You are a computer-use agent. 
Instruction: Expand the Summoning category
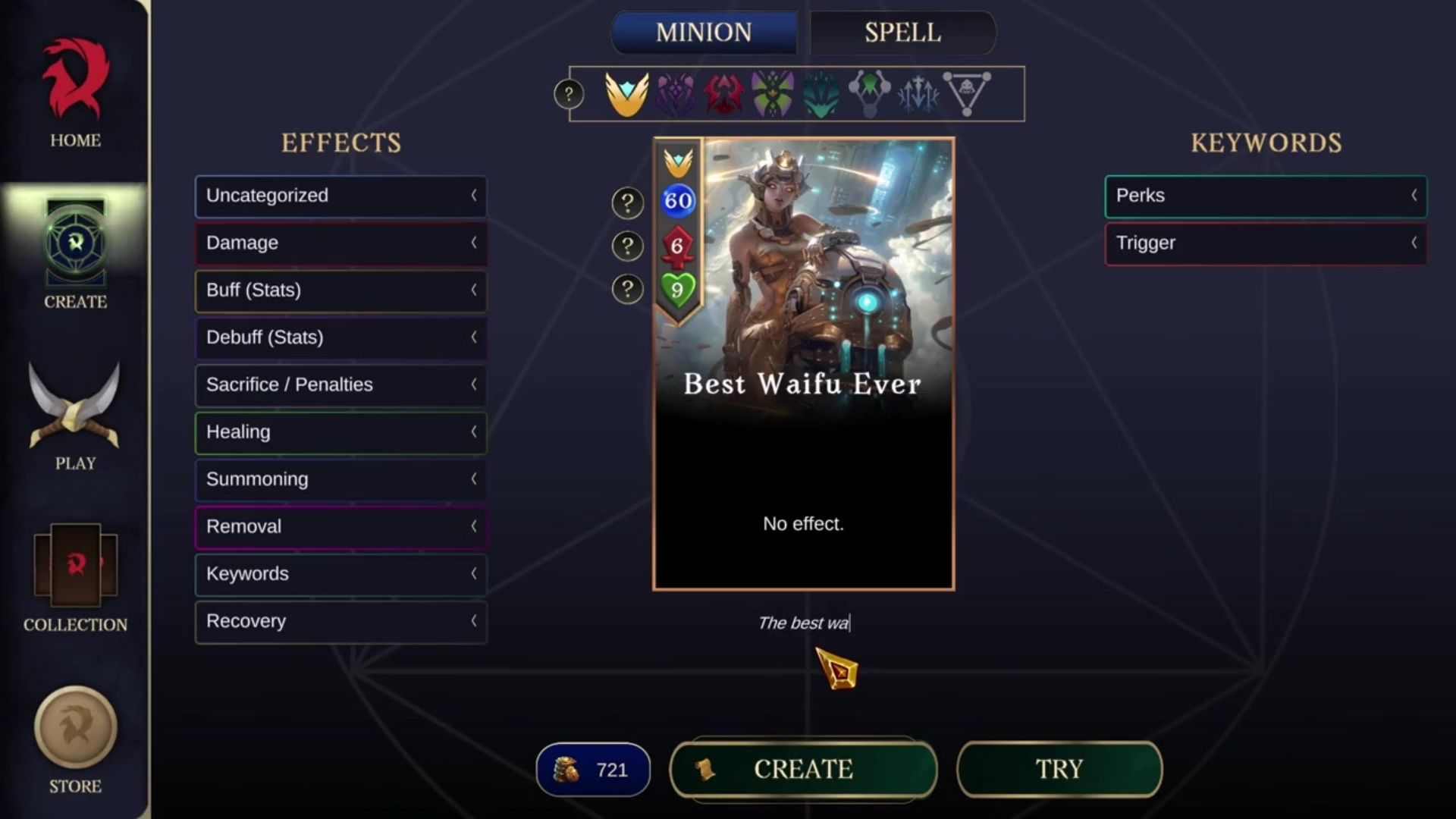pos(340,479)
